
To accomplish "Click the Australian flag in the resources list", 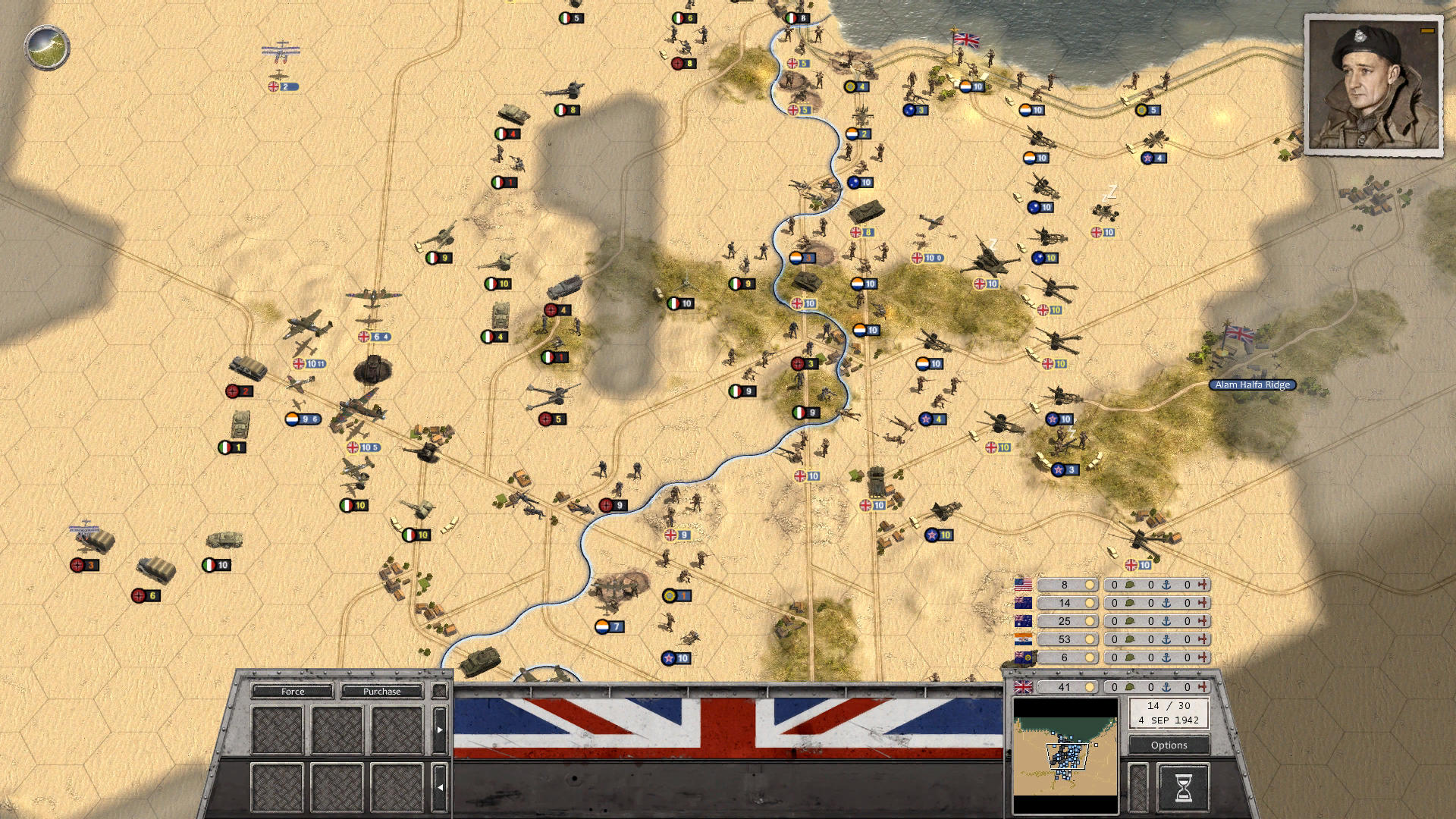I will pos(1022,621).
